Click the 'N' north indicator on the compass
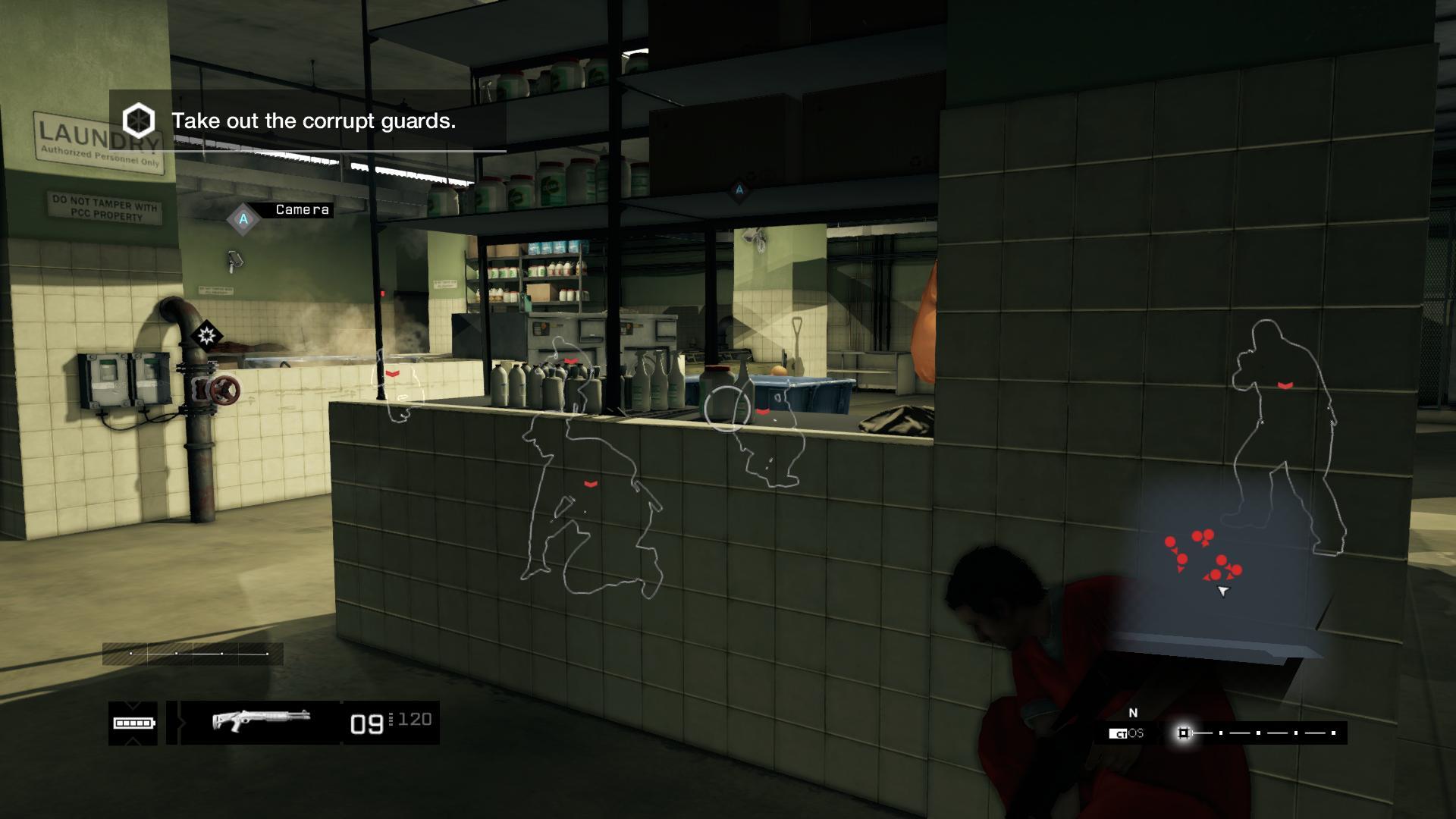Screen dimensions: 1456x819 pyautogui.click(x=1134, y=713)
